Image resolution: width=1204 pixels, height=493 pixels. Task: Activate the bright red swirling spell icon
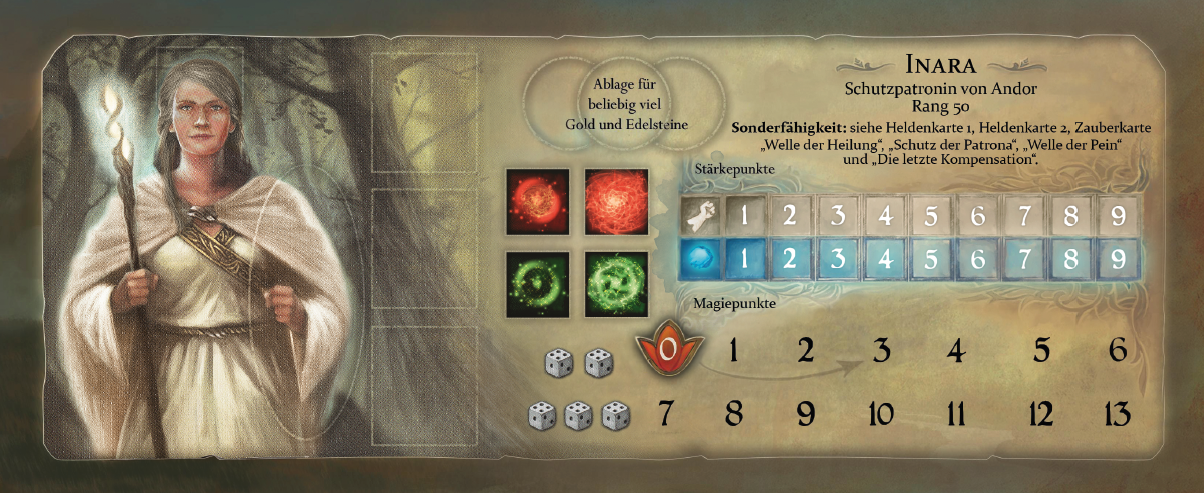[x=615, y=201]
